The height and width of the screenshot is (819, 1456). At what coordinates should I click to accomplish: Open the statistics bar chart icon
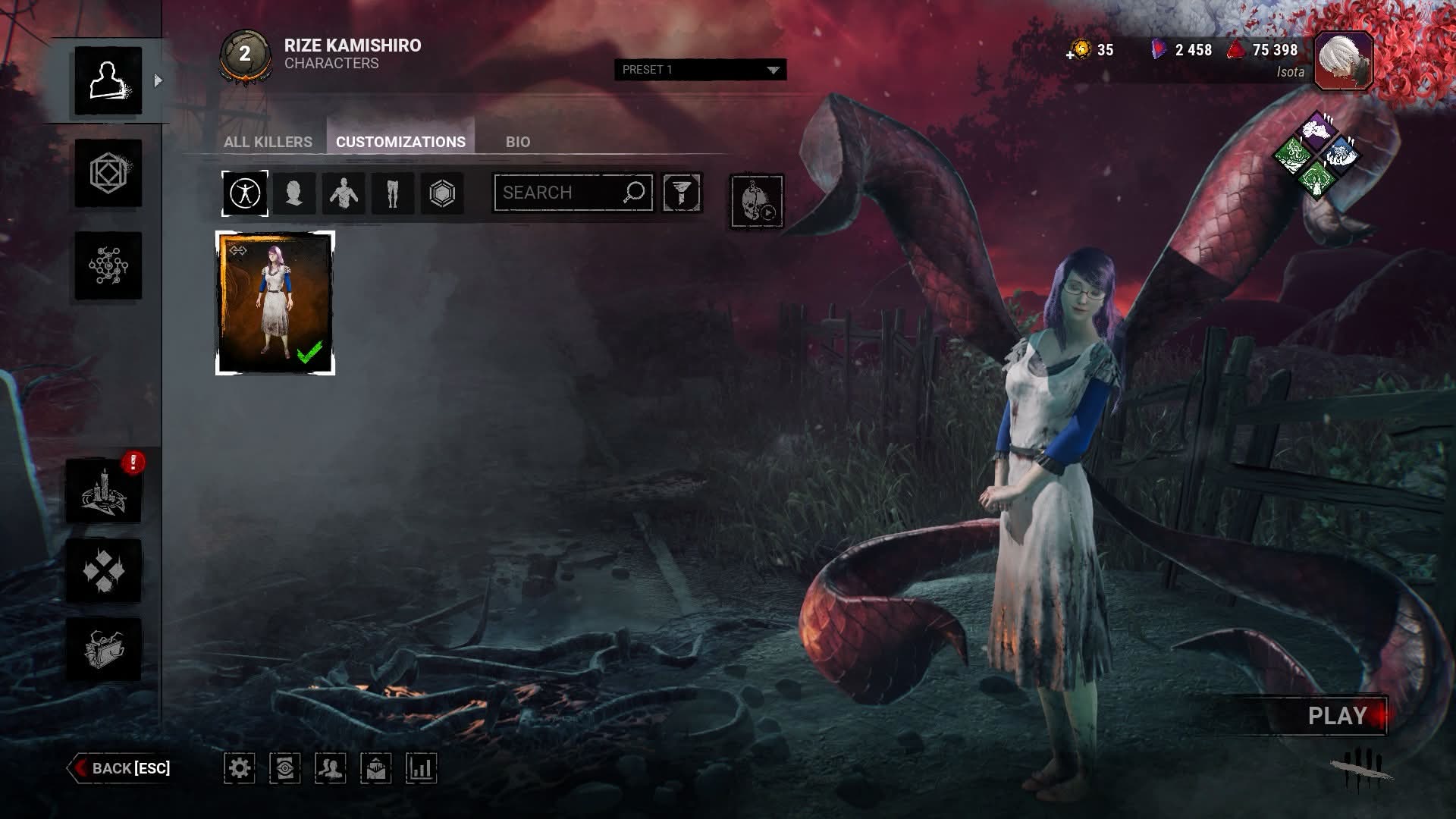[x=421, y=768]
